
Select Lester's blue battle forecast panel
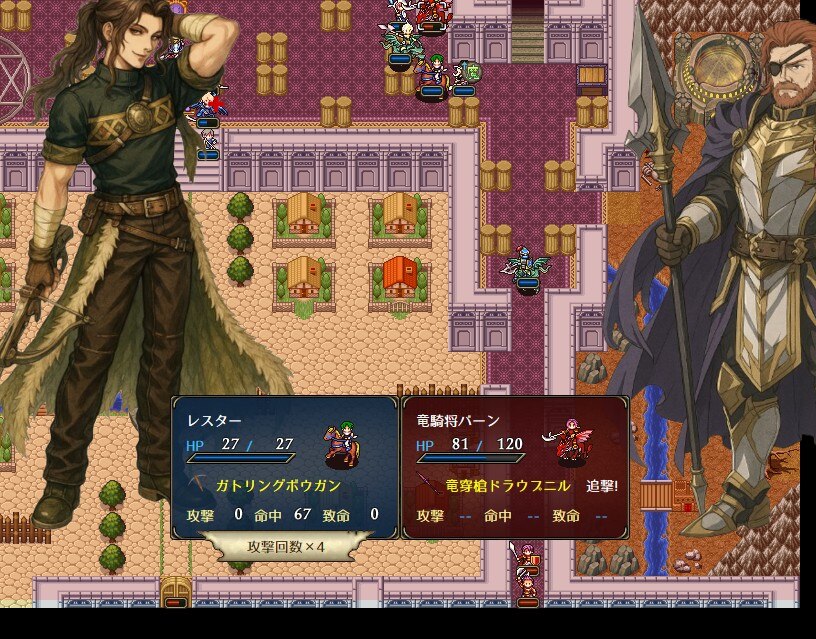(285, 467)
